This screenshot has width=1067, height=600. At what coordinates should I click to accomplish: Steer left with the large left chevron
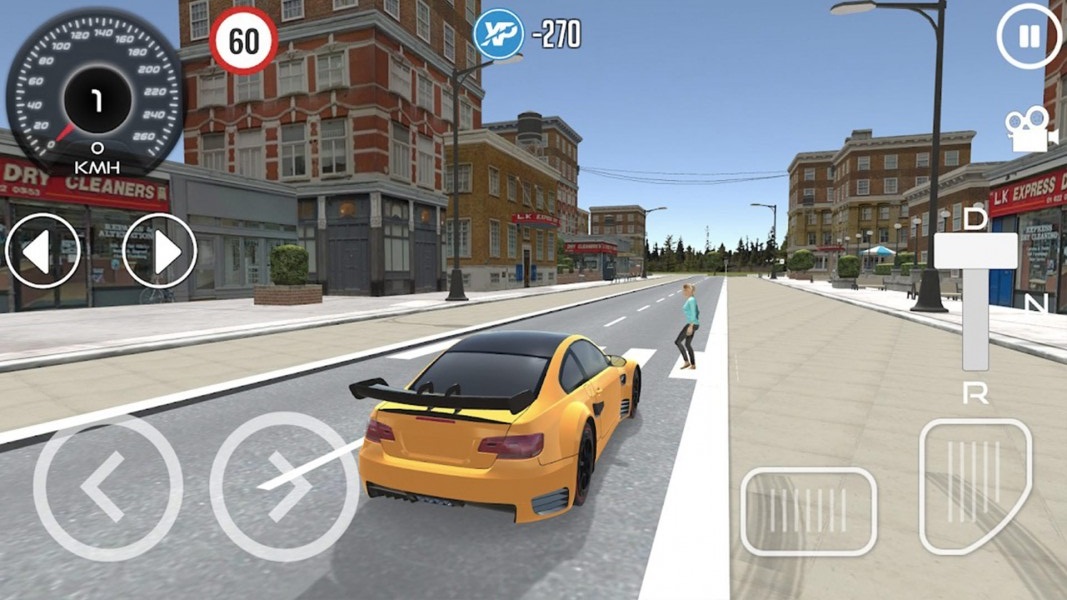[x=107, y=487]
